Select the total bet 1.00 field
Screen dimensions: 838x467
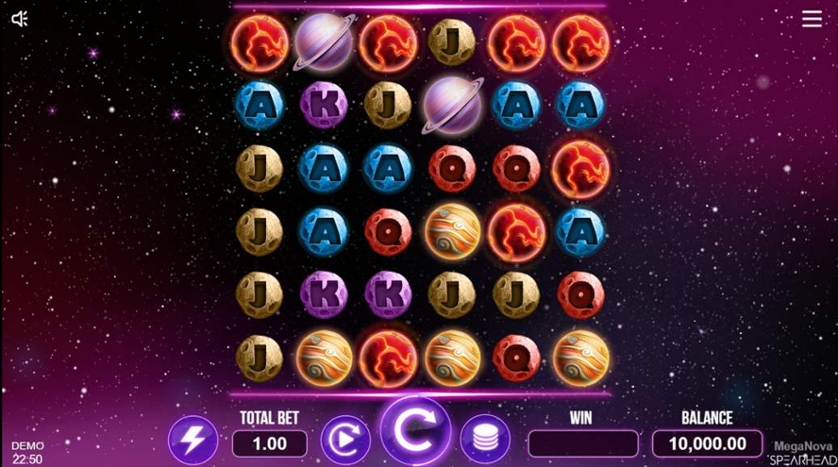pos(270,443)
